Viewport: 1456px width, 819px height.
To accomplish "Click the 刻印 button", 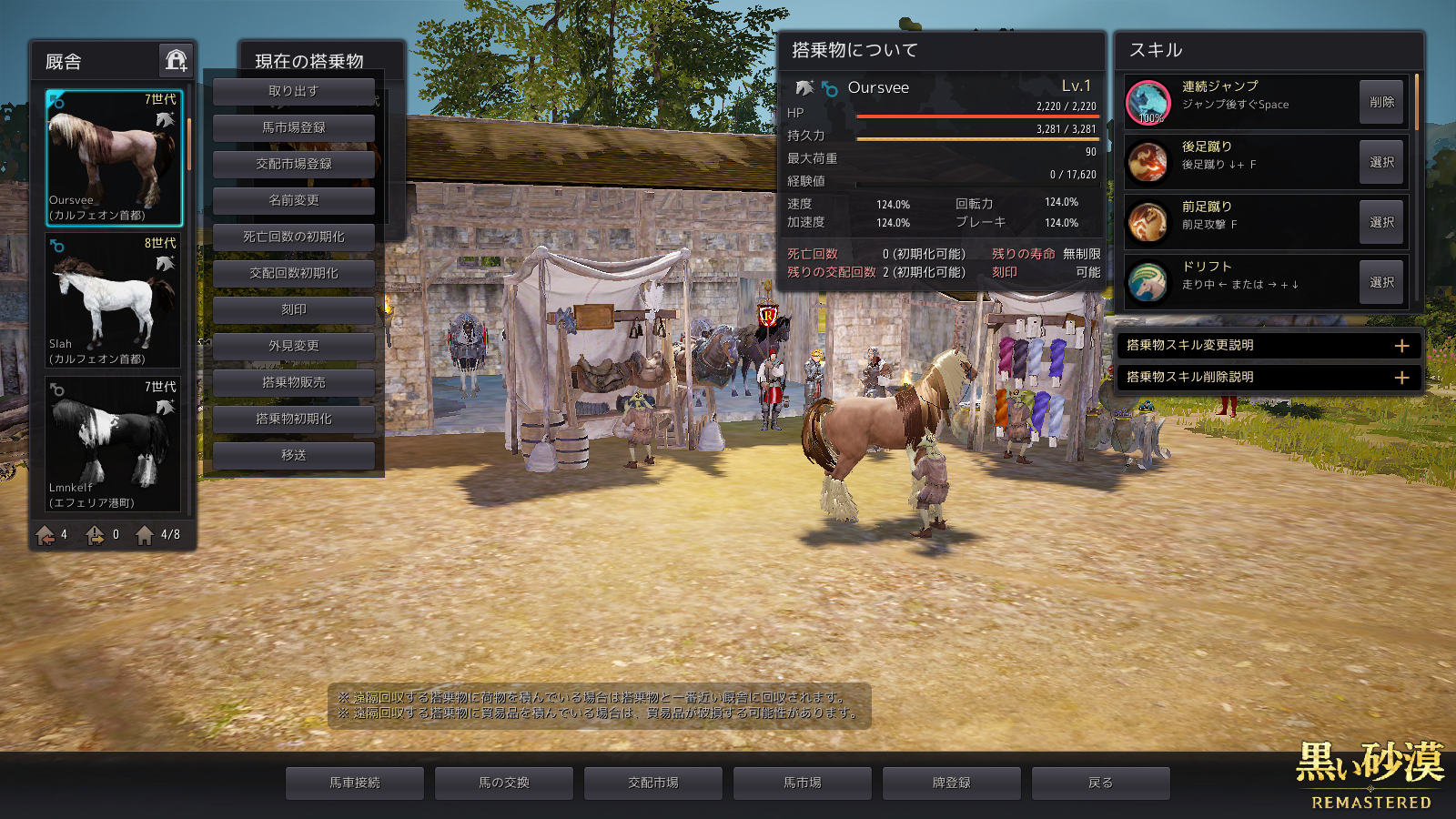I will pyautogui.click(x=293, y=309).
